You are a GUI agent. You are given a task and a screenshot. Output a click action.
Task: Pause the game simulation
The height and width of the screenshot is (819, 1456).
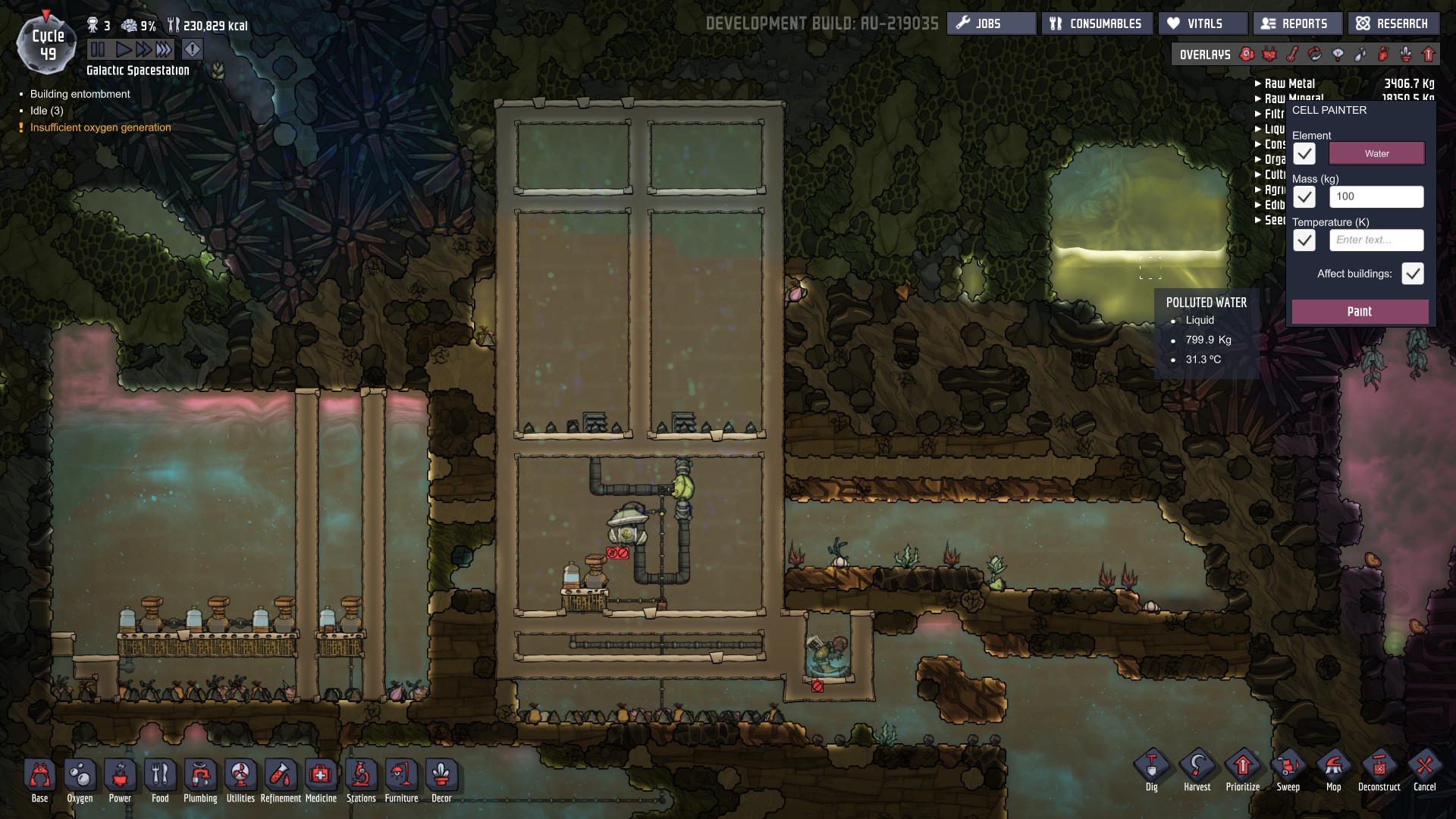[98, 50]
